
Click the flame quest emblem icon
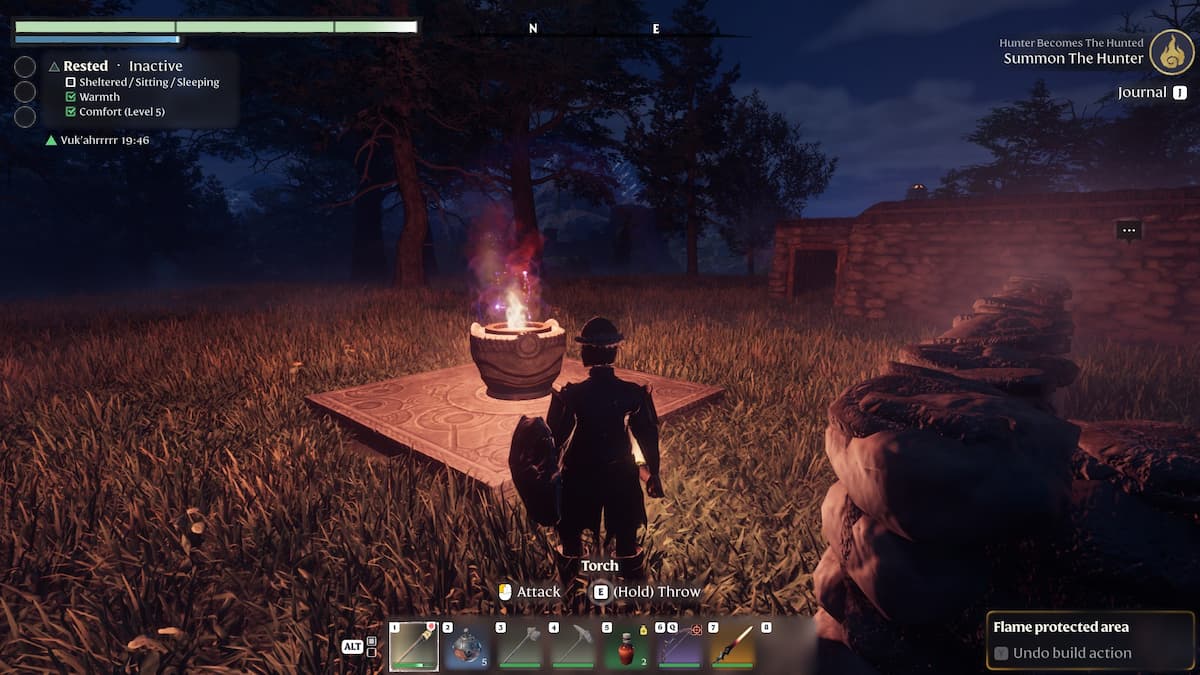tap(1171, 52)
